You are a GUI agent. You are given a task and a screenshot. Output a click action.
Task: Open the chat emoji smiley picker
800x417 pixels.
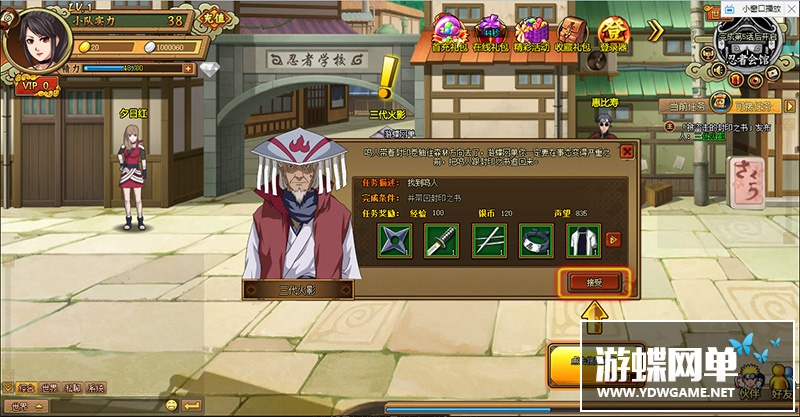coord(172,404)
